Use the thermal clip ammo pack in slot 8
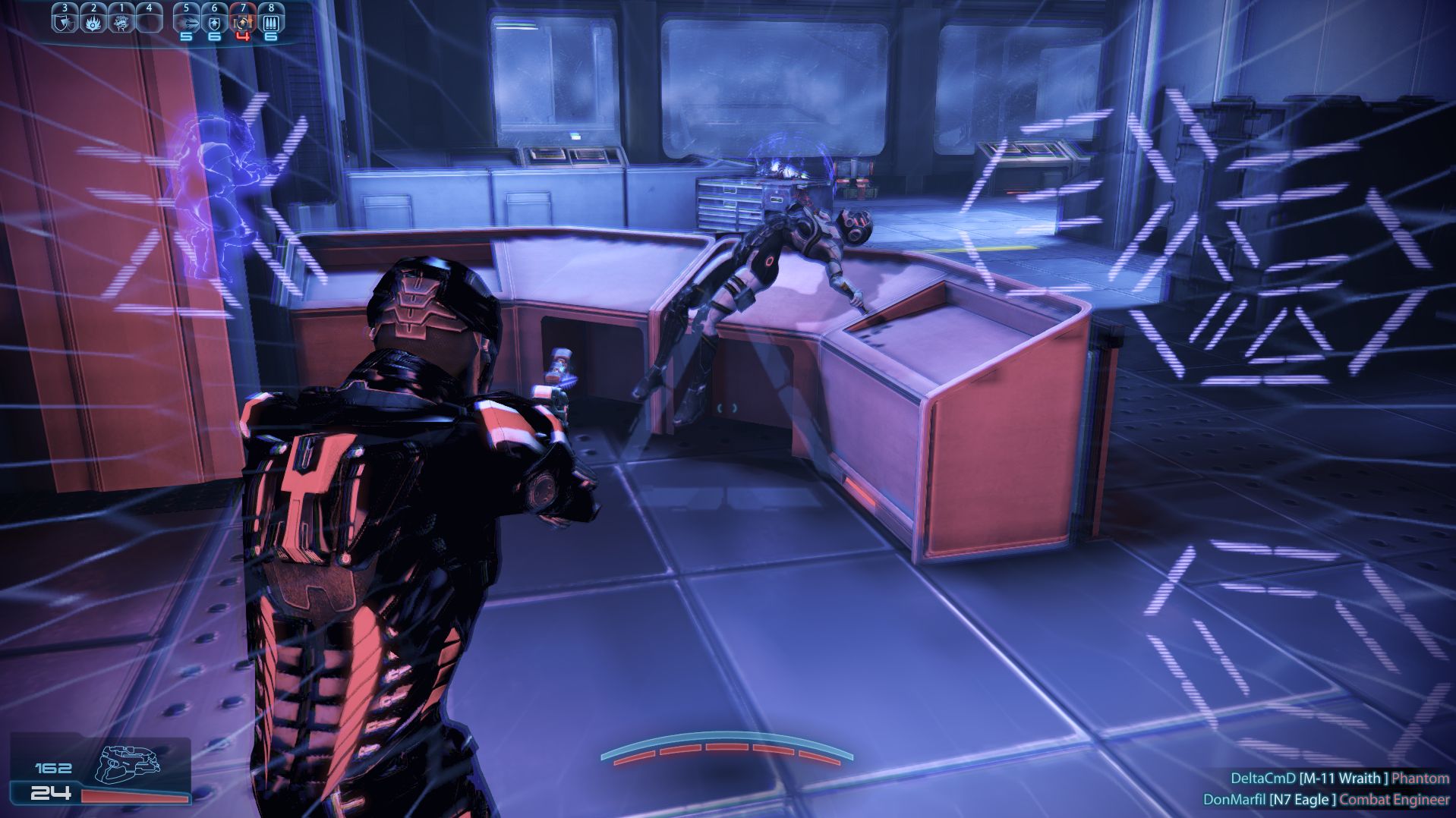This screenshot has width=1456, height=818. [271, 21]
